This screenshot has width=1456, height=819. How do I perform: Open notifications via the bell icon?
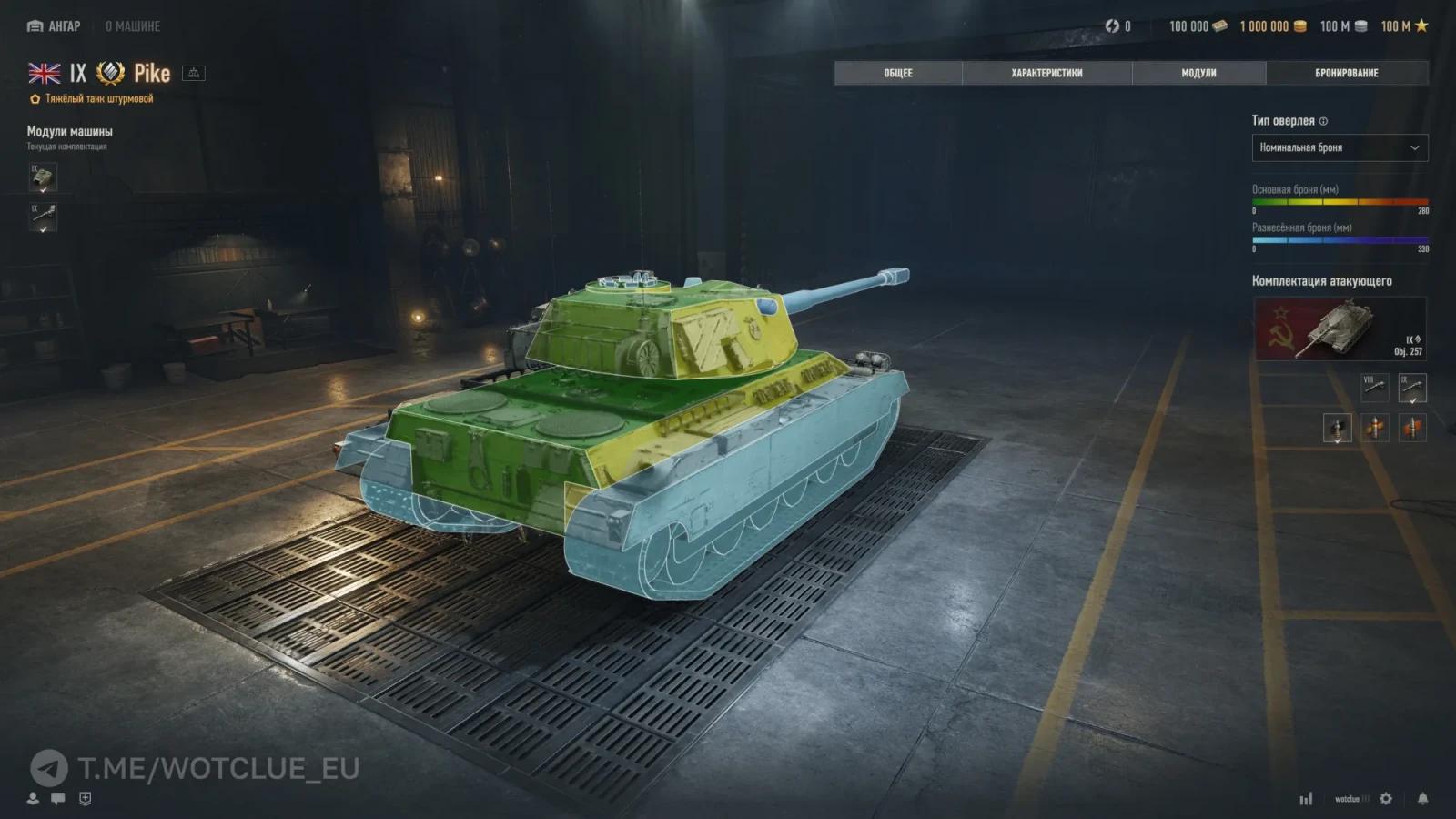1423,798
